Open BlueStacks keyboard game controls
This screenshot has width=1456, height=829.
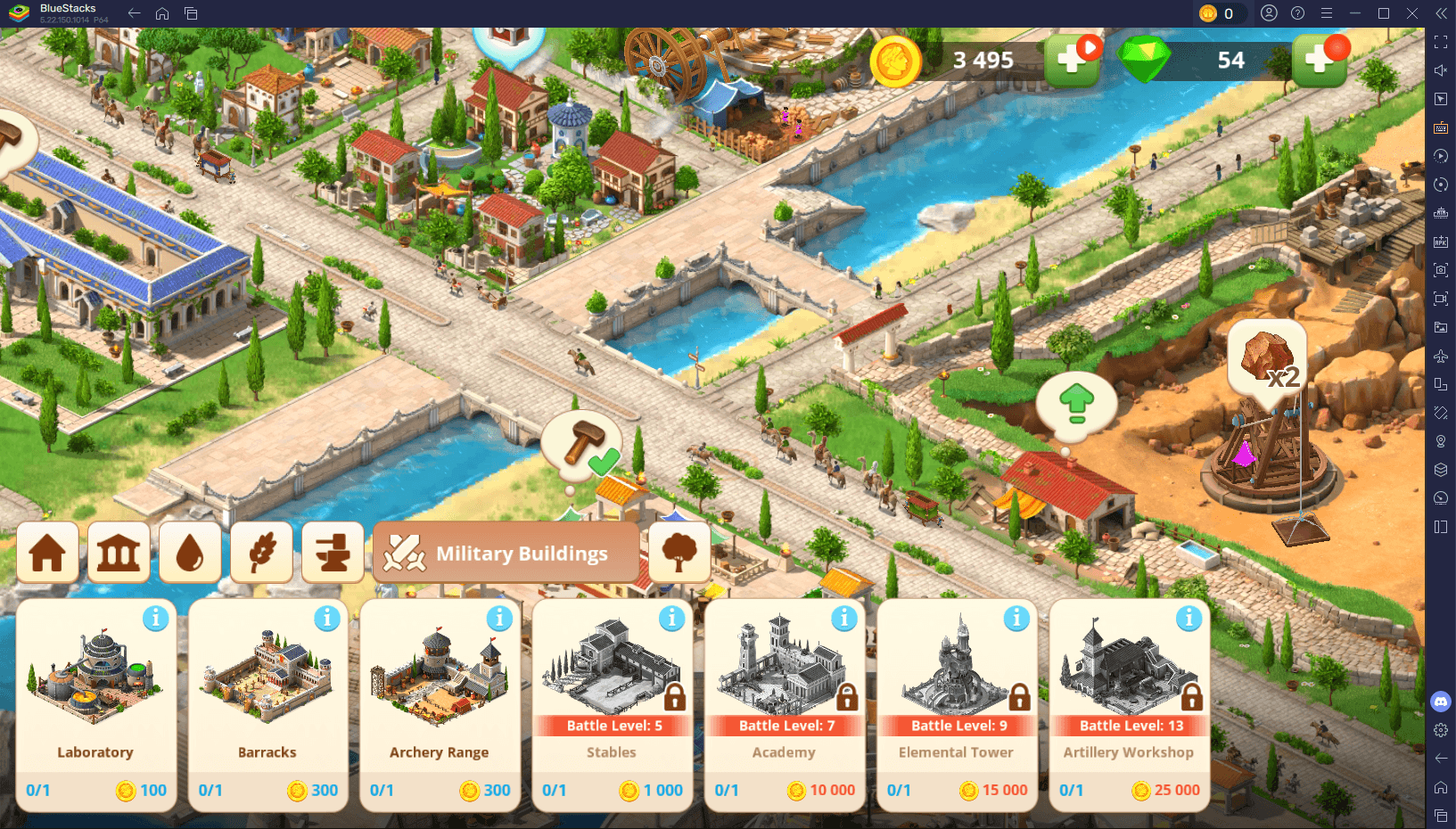1441,127
